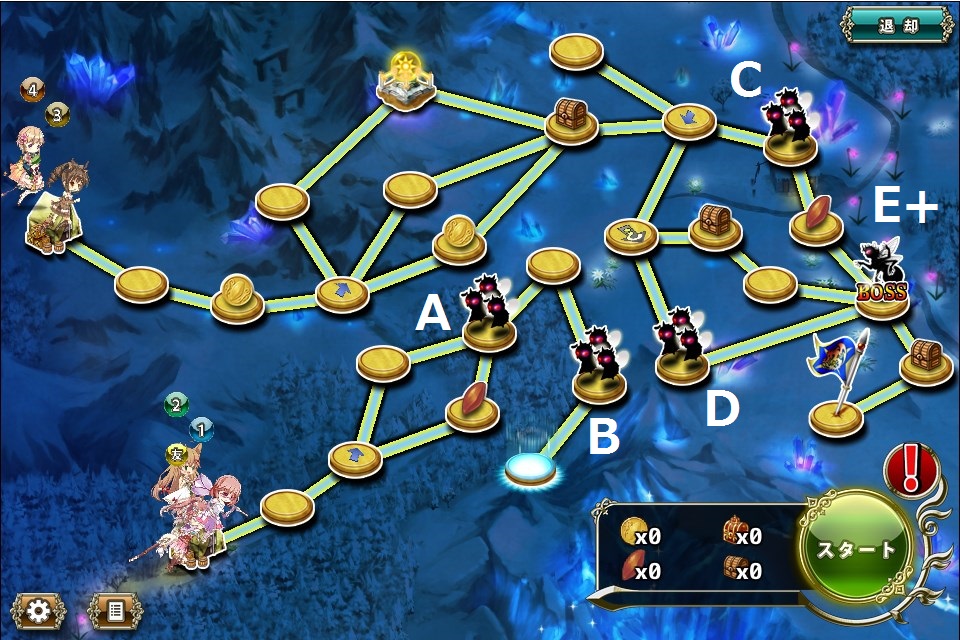This screenshot has width=960, height=640.
Task: Click the green スタート start button
Action: 857,550
